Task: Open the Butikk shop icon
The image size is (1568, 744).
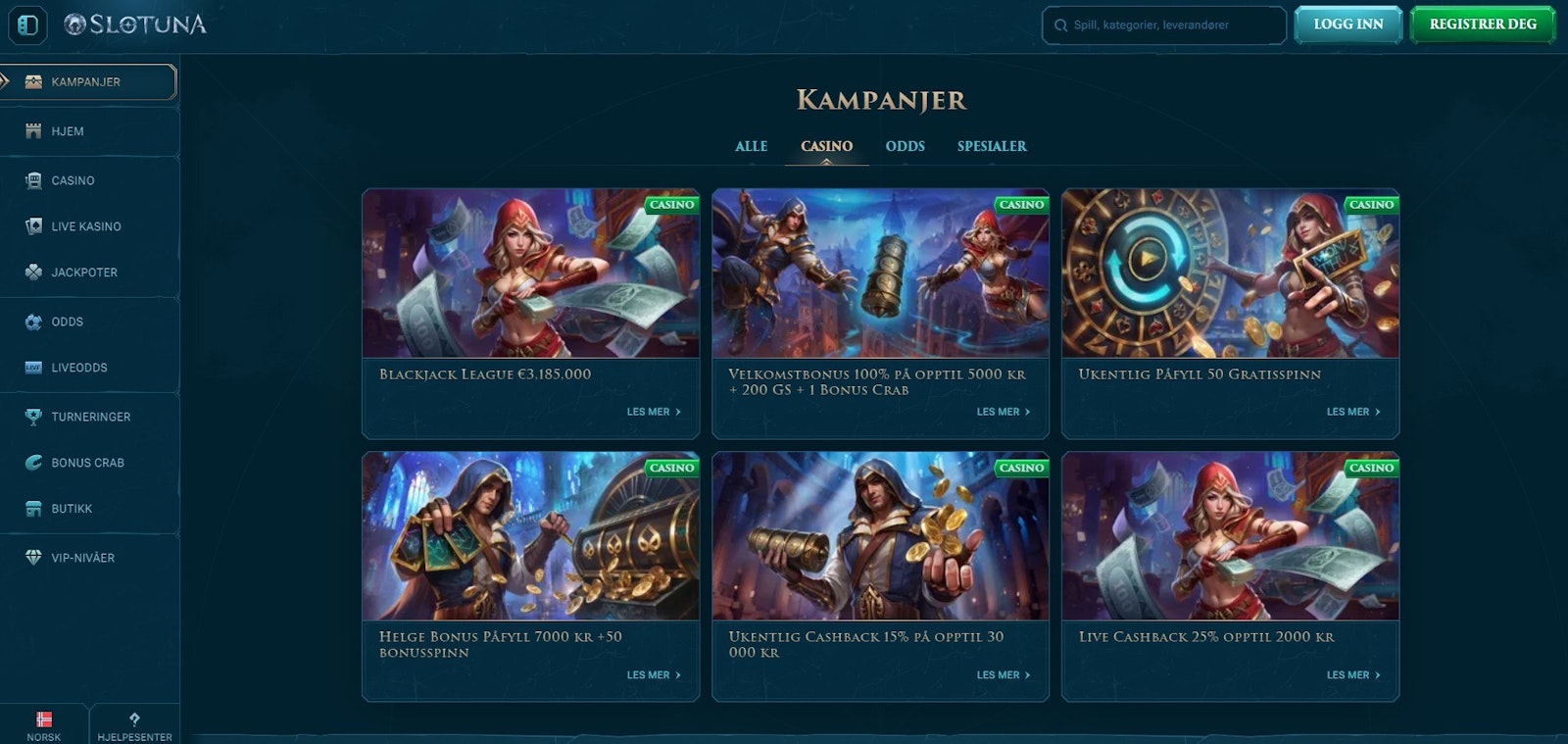Action: [x=32, y=508]
